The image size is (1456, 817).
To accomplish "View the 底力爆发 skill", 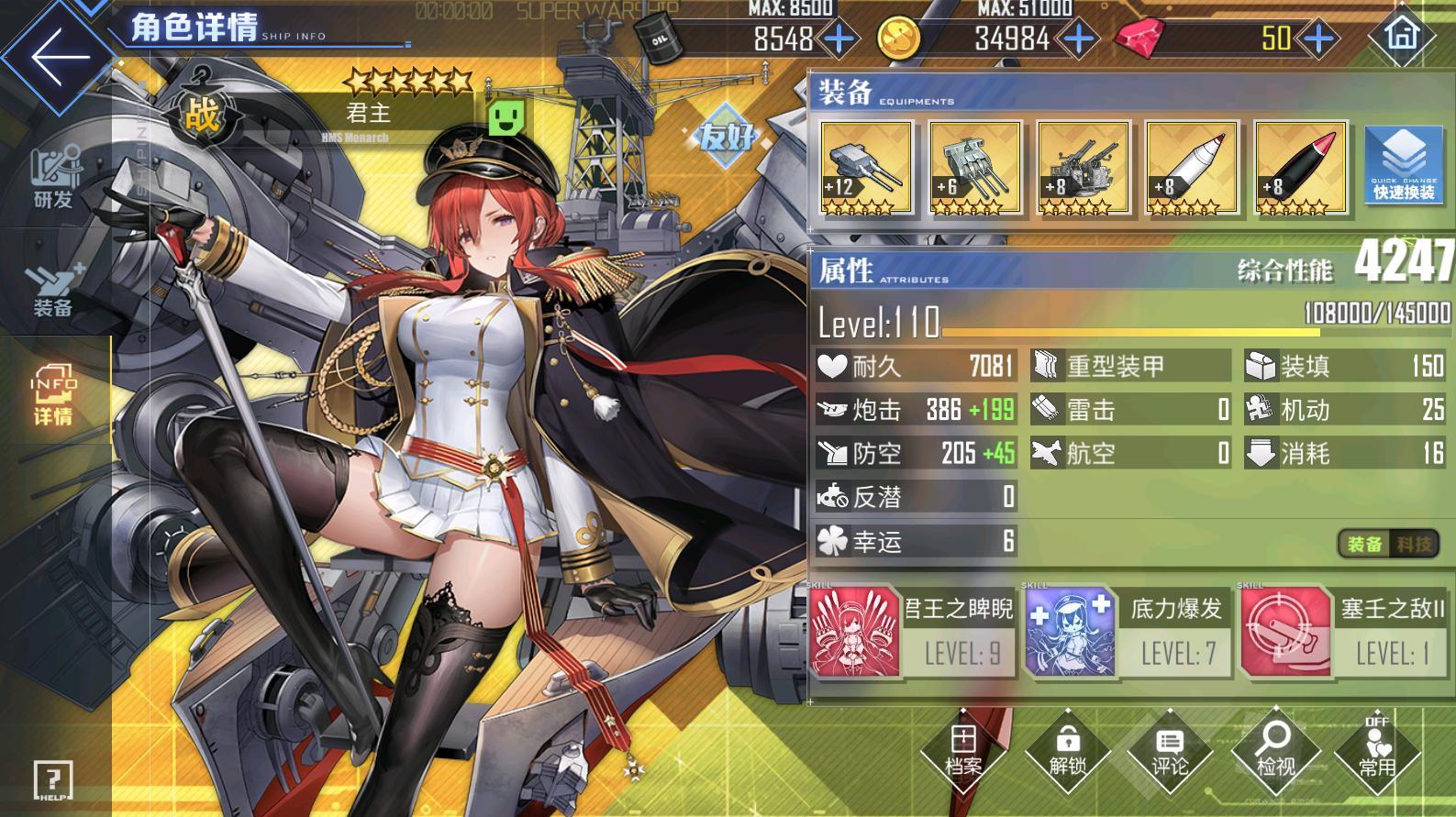I will (1128, 633).
